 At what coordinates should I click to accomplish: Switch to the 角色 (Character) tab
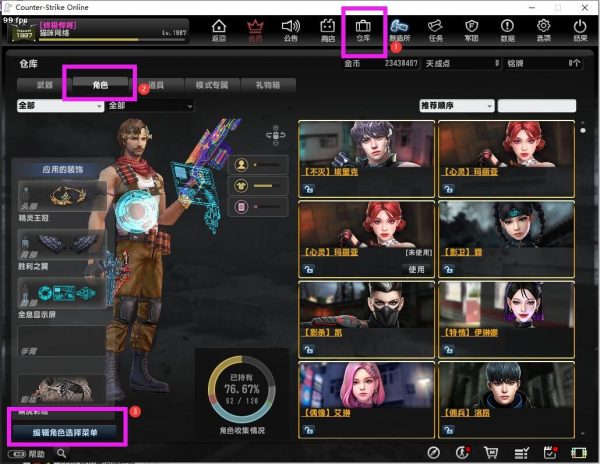(x=99, y=86)
